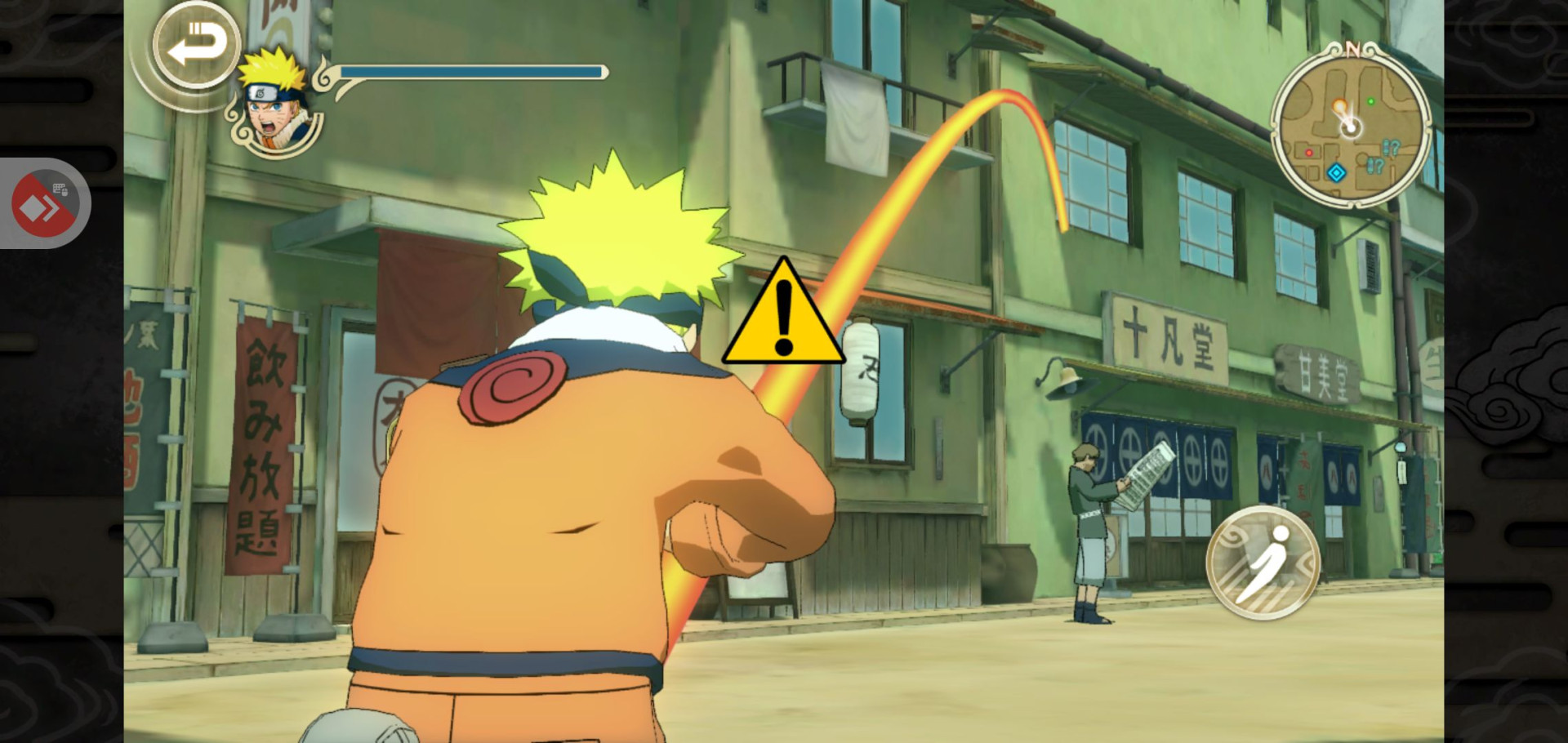The width and height of the screenshot is (1568, 743).
Task: Open the red emulator overlay button
Action: [x=44, y=204]
